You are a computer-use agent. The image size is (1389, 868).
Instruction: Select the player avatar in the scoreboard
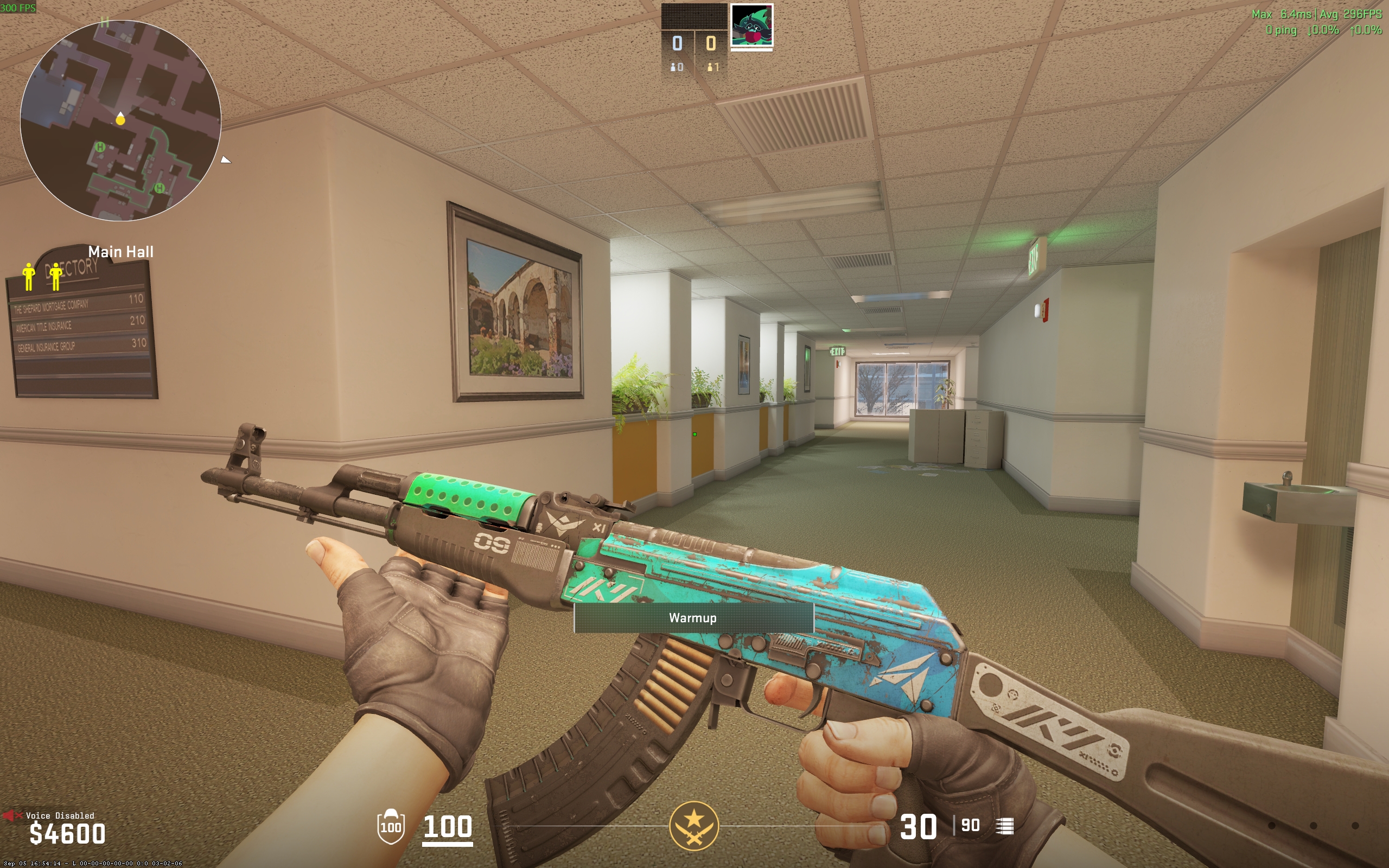point(751,25)
